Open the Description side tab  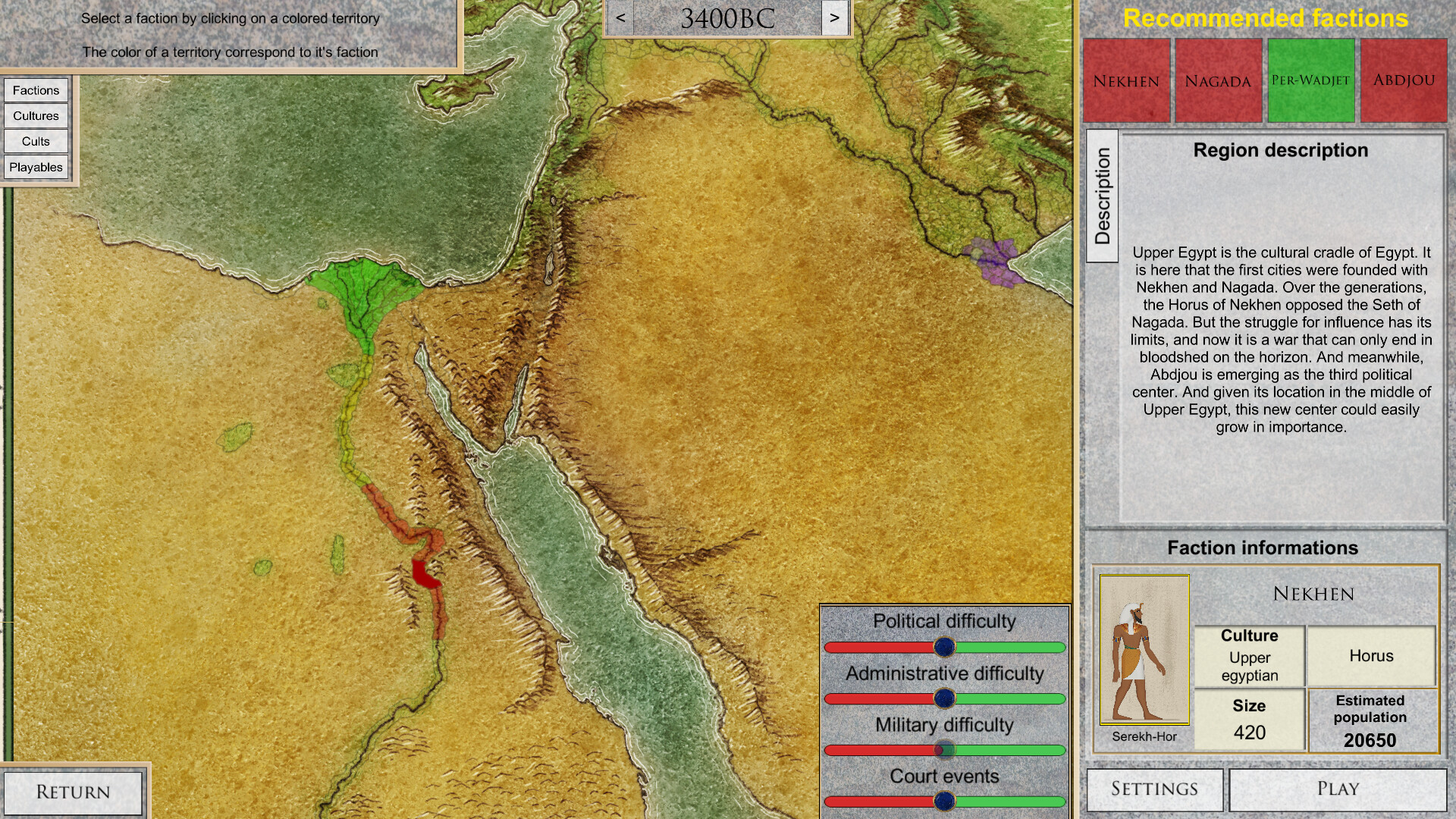coord(1103,192)
